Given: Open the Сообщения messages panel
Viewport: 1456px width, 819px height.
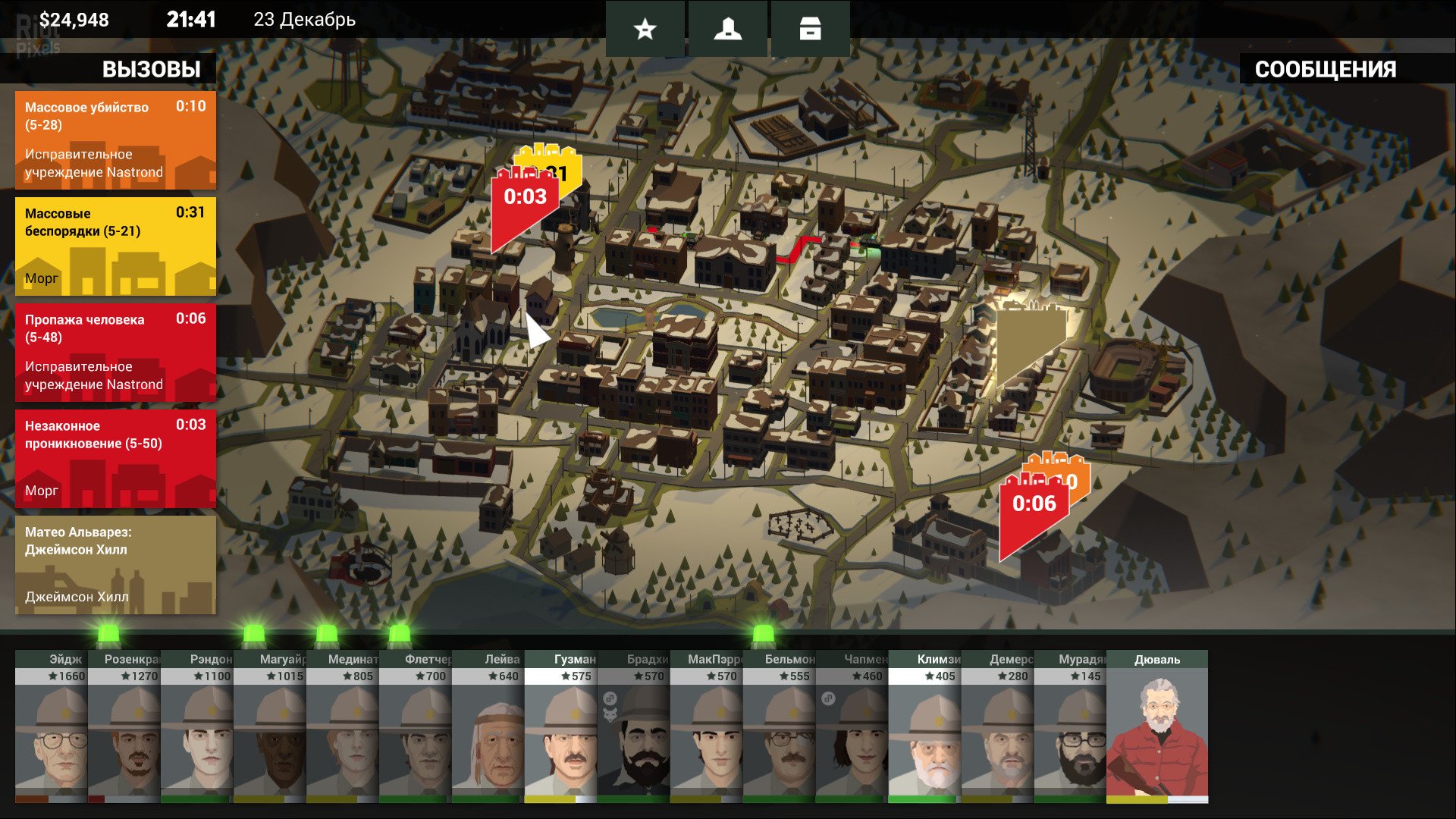Looking at the screenshot, I should (x=1325, y=69).
